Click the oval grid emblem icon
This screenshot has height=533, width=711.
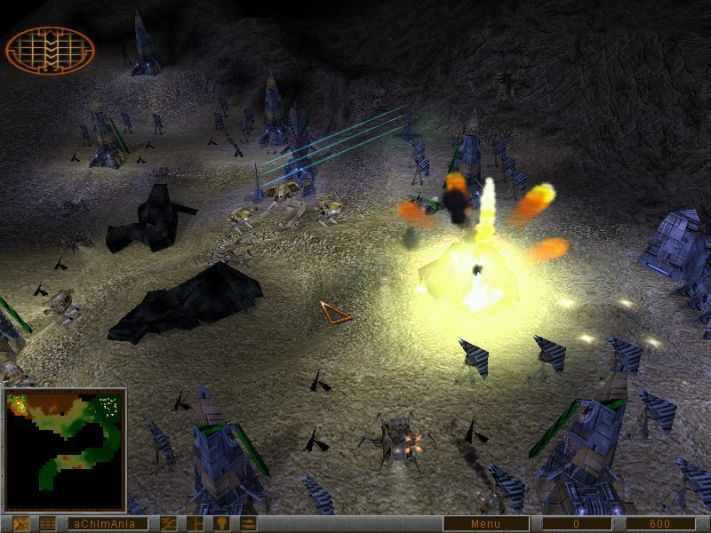(x=50, y=50)
